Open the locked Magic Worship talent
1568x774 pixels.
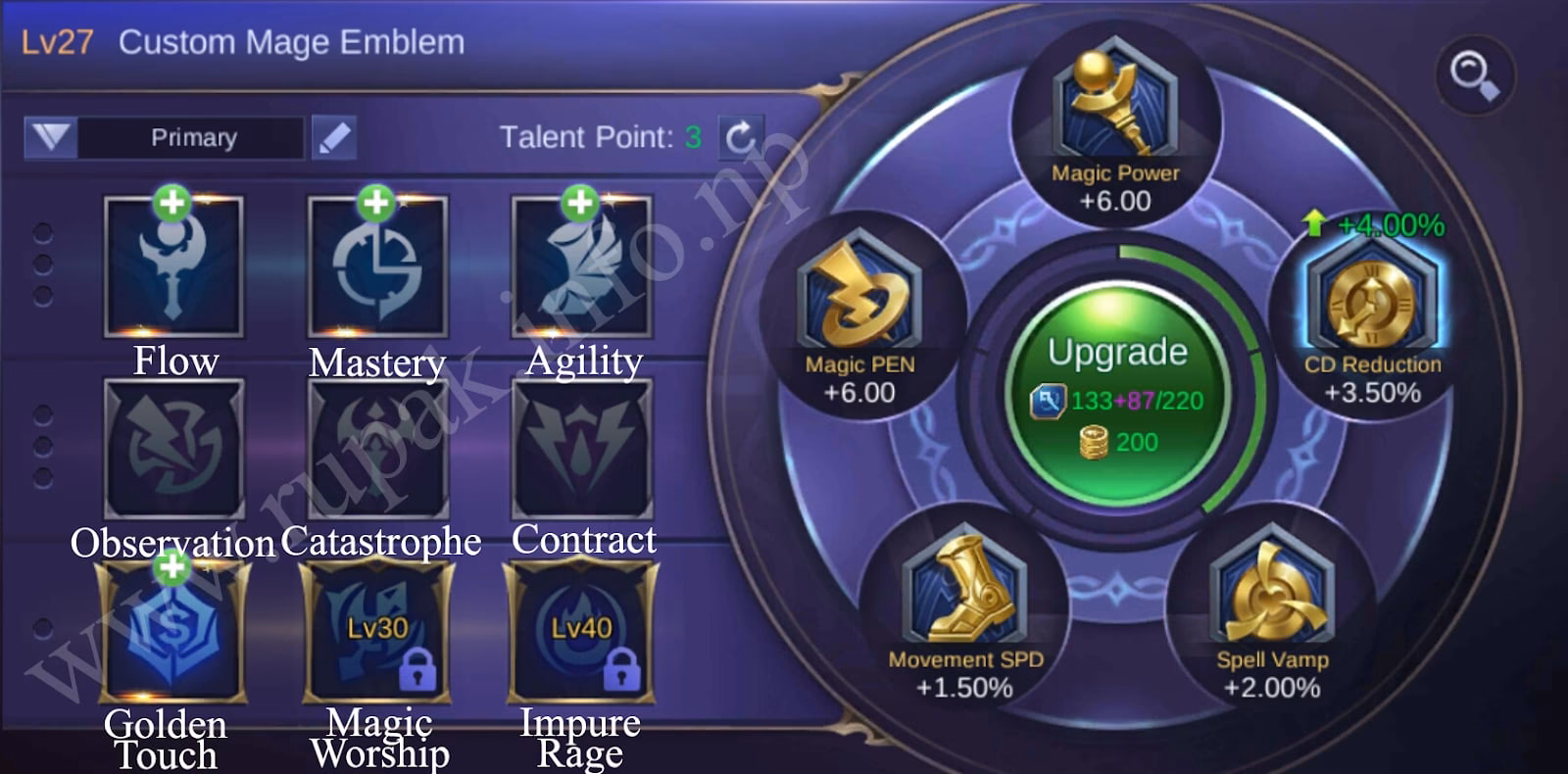click(377, 632)
